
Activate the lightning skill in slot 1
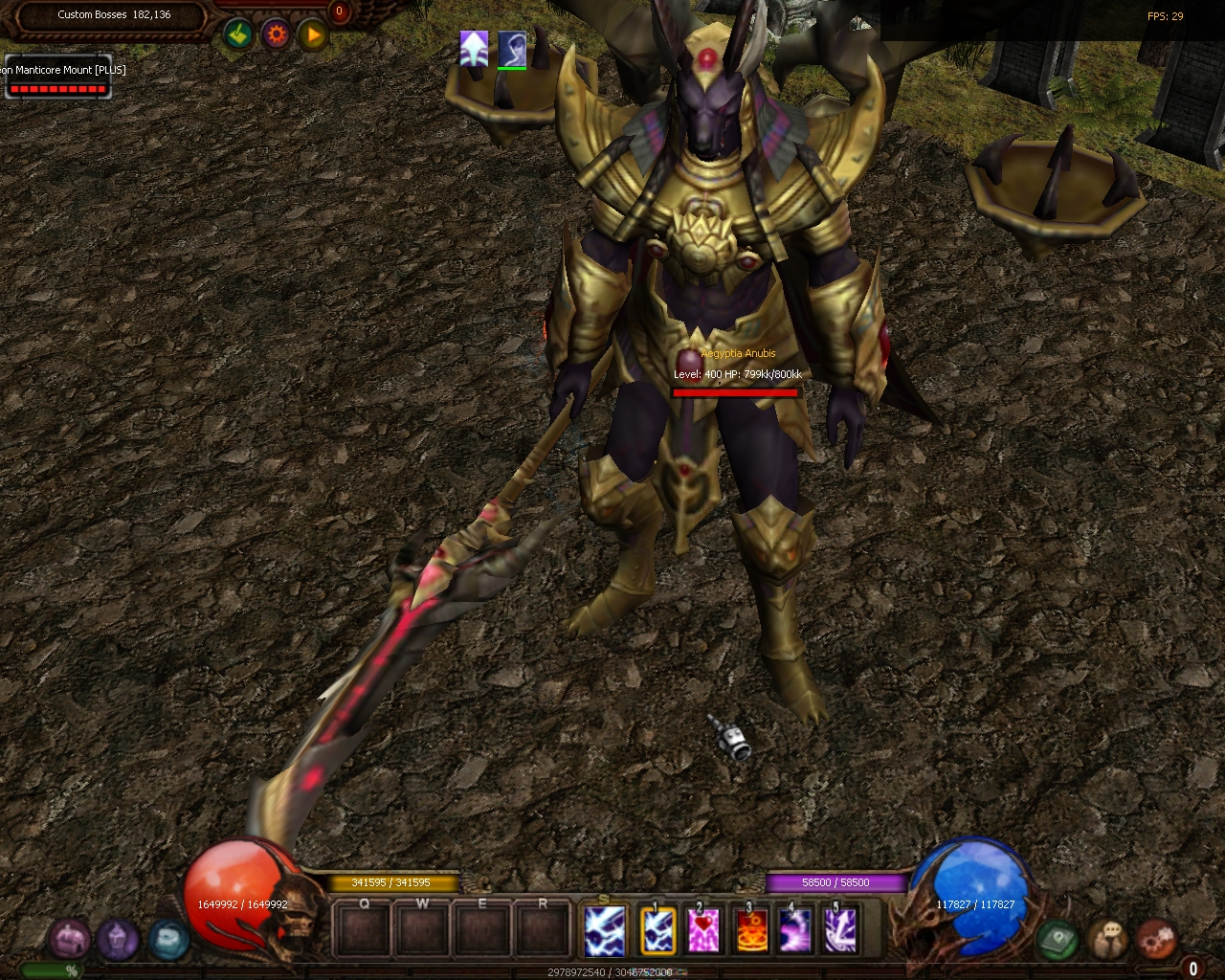pyautogui.click(x=658, y=930)
